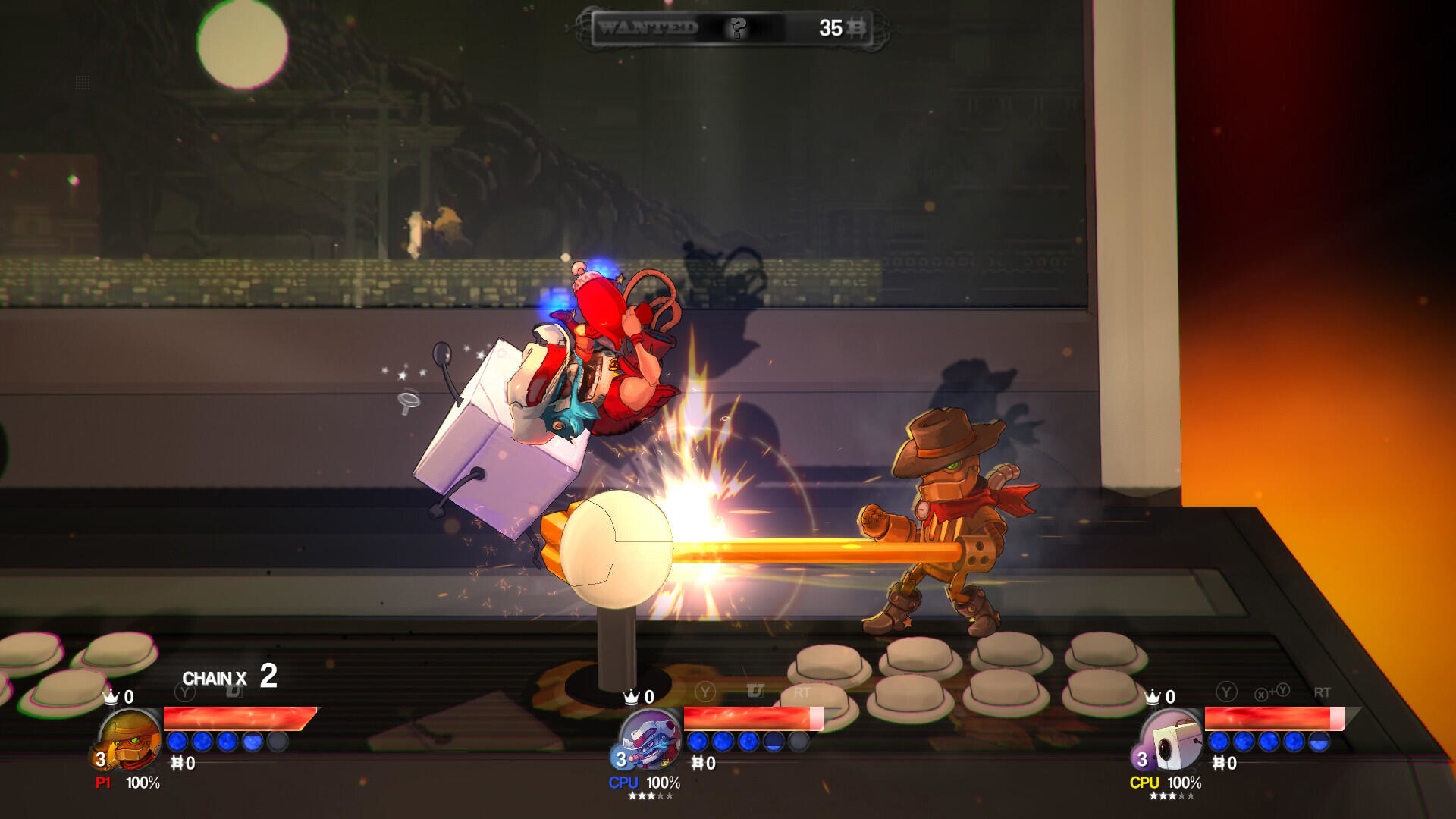Image resolution: width=1456 pixels, height=819 pixels.
Task: Click P1's robot cowboy portrait
Action: click(x=129, y=739)
